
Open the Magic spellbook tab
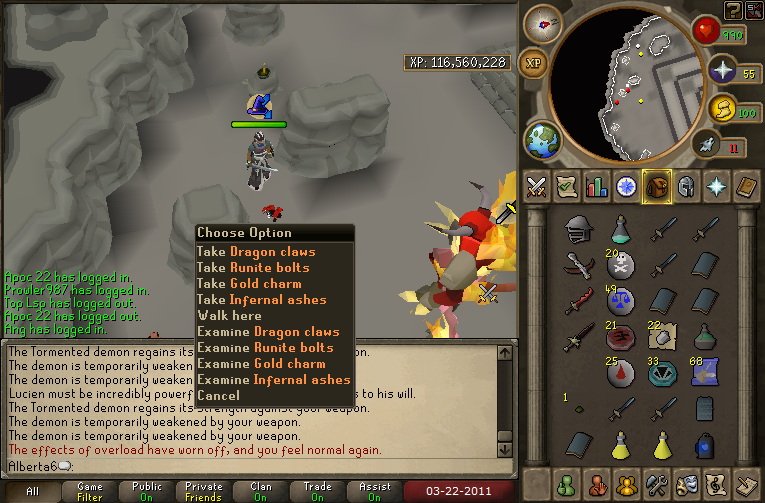[x=745, y=186]
